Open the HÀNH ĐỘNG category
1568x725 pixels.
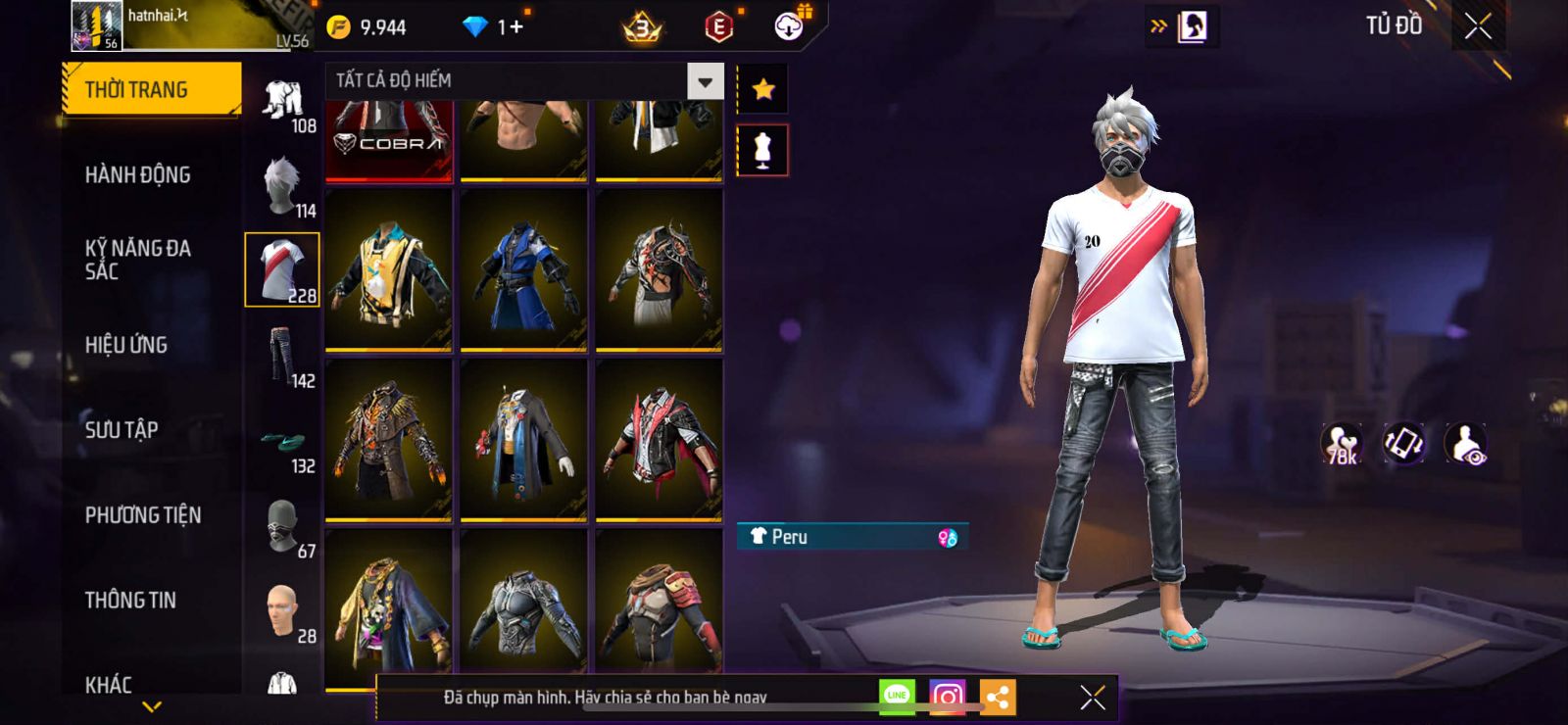(137, 175)
